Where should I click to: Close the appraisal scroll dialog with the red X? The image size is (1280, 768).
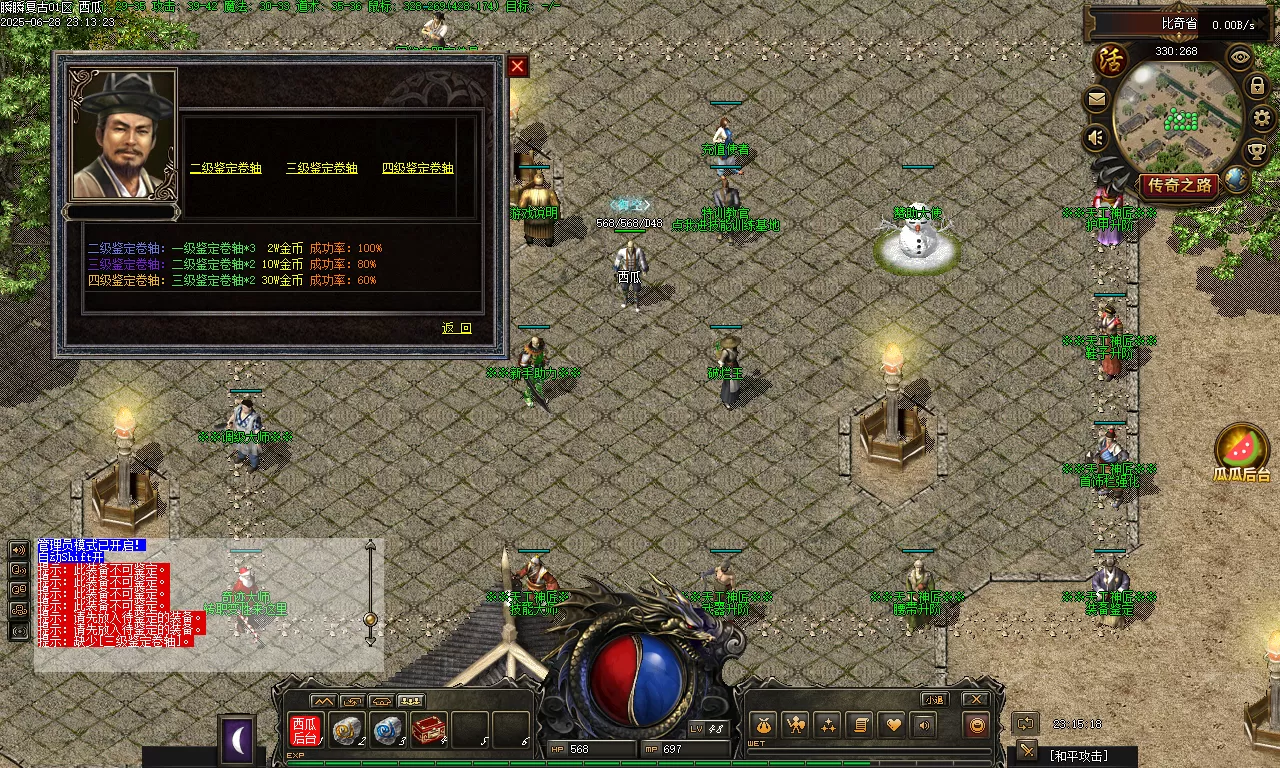click(x=517, y=67)
